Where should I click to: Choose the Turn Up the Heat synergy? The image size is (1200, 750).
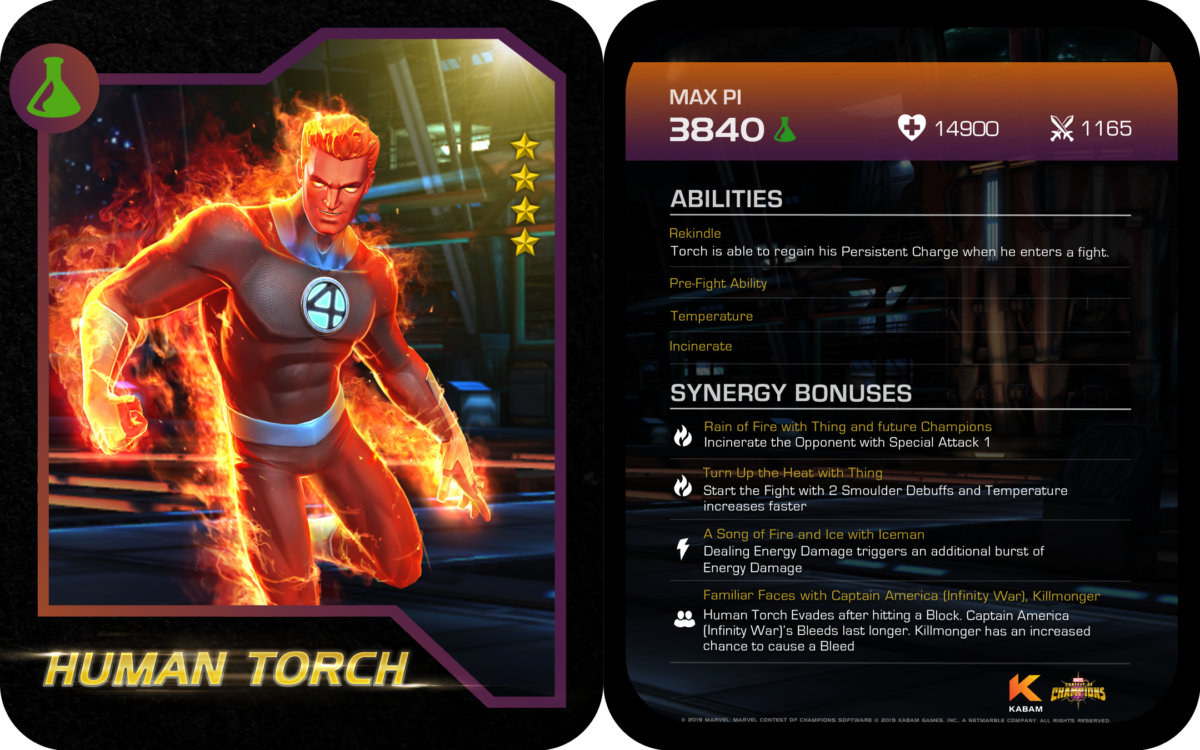click(x=792, y=473)
